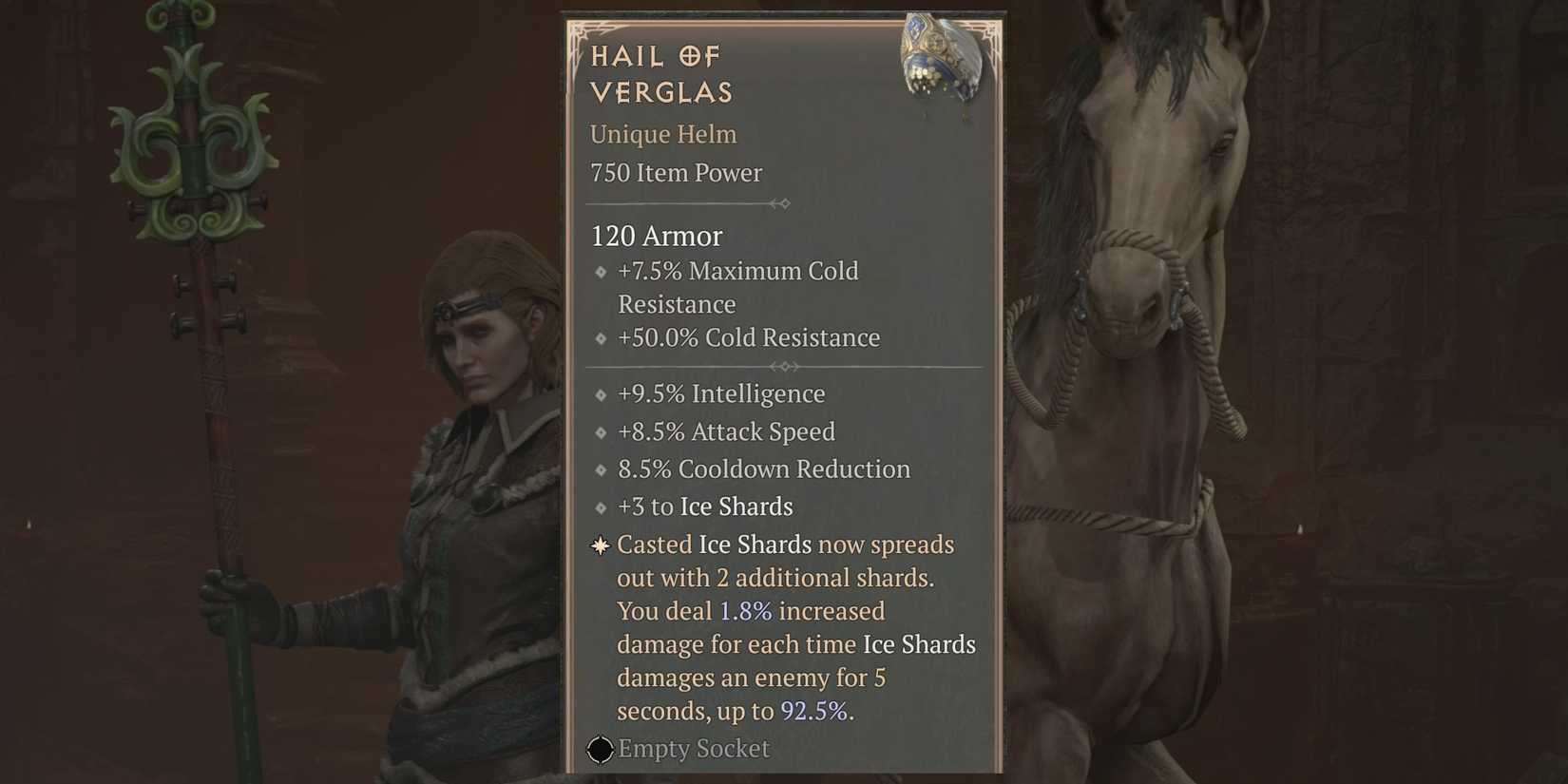Click the diamond bullet beside Cooldown Reduction
1568x784 pixels.
tap(601, 469)
